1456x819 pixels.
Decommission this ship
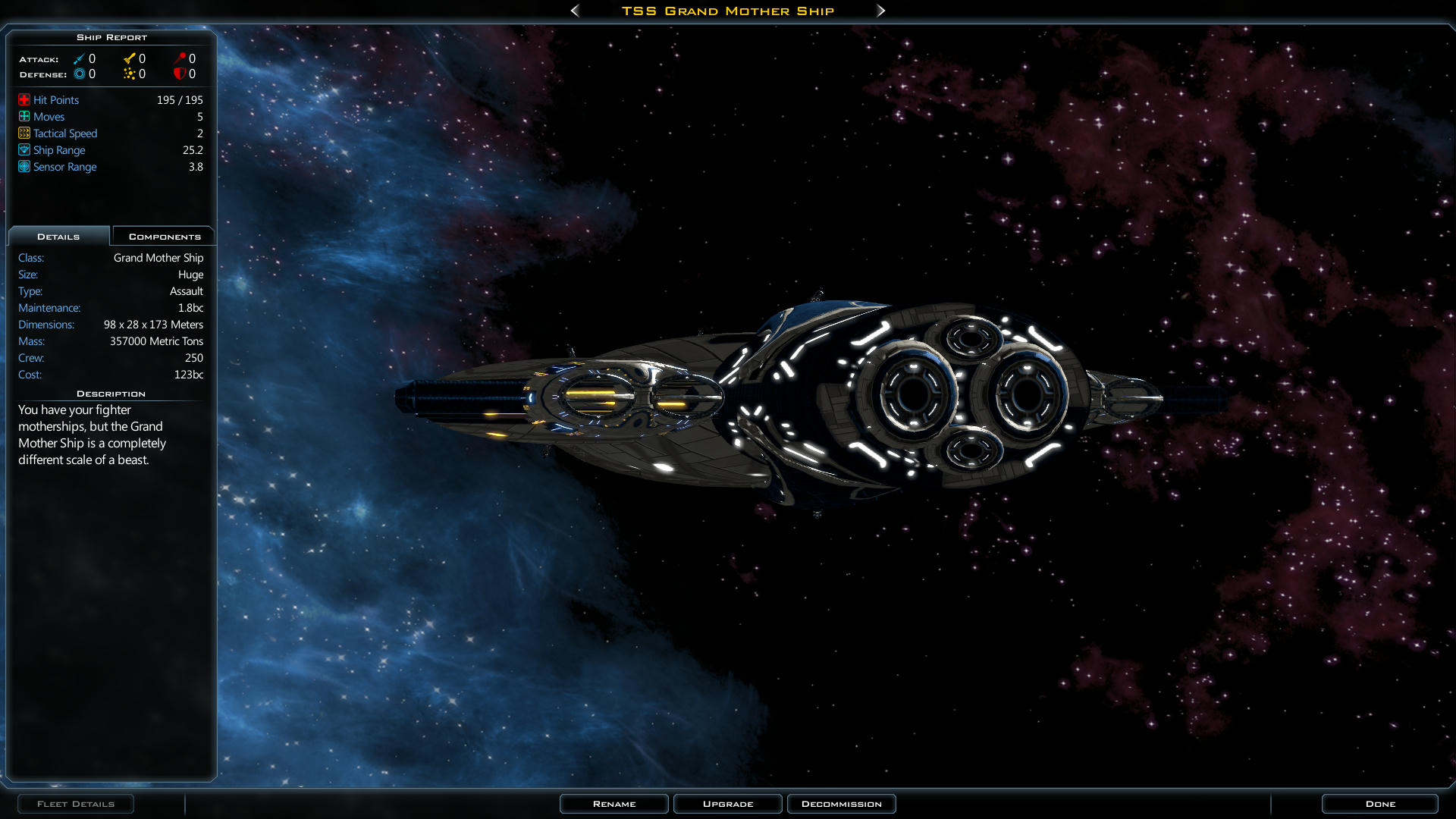841,804
